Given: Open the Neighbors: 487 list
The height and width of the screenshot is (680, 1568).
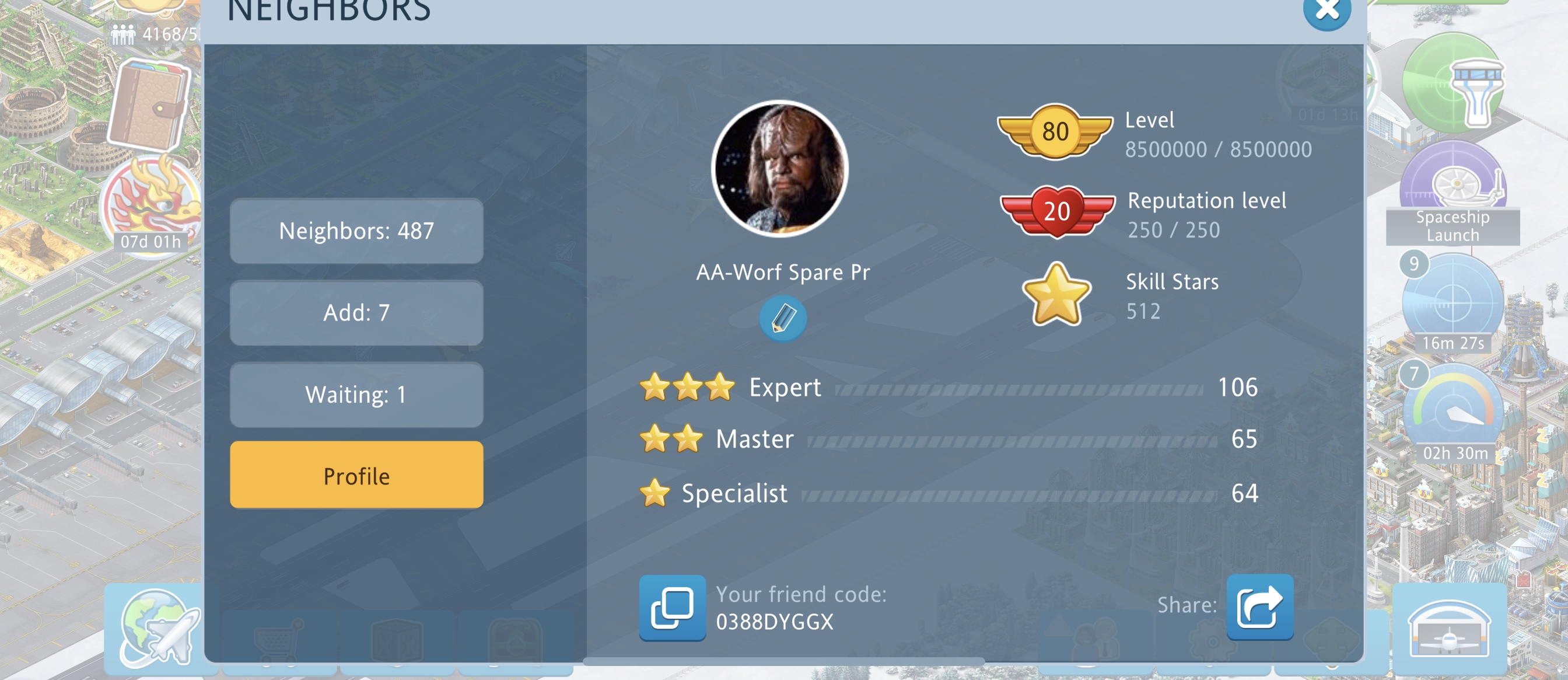Looking at the screenshot, I should click(356, 231).
